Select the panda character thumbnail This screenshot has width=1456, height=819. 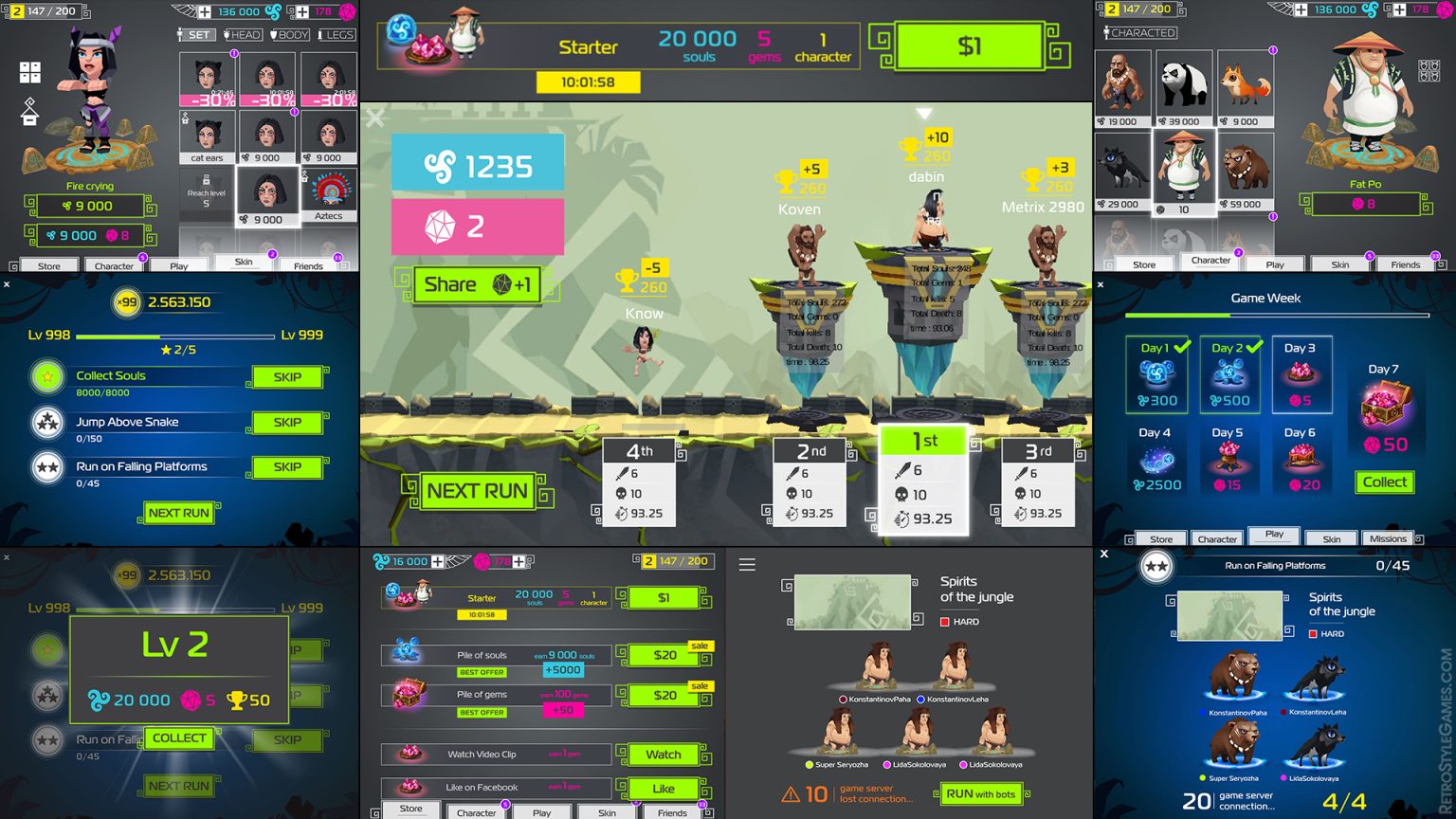click(x=1184, y=82)
